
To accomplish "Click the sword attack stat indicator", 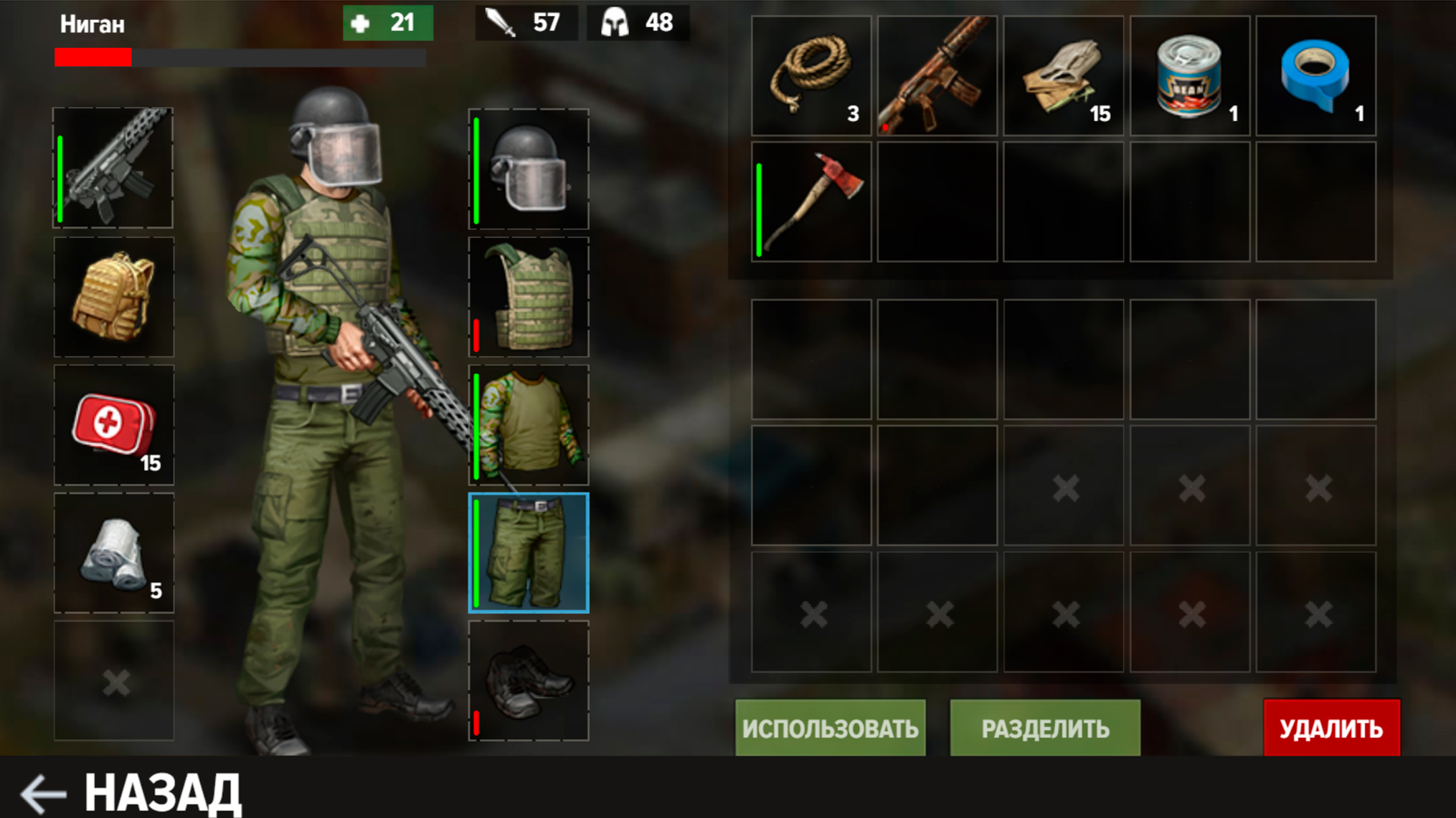I will click(527, 22).
